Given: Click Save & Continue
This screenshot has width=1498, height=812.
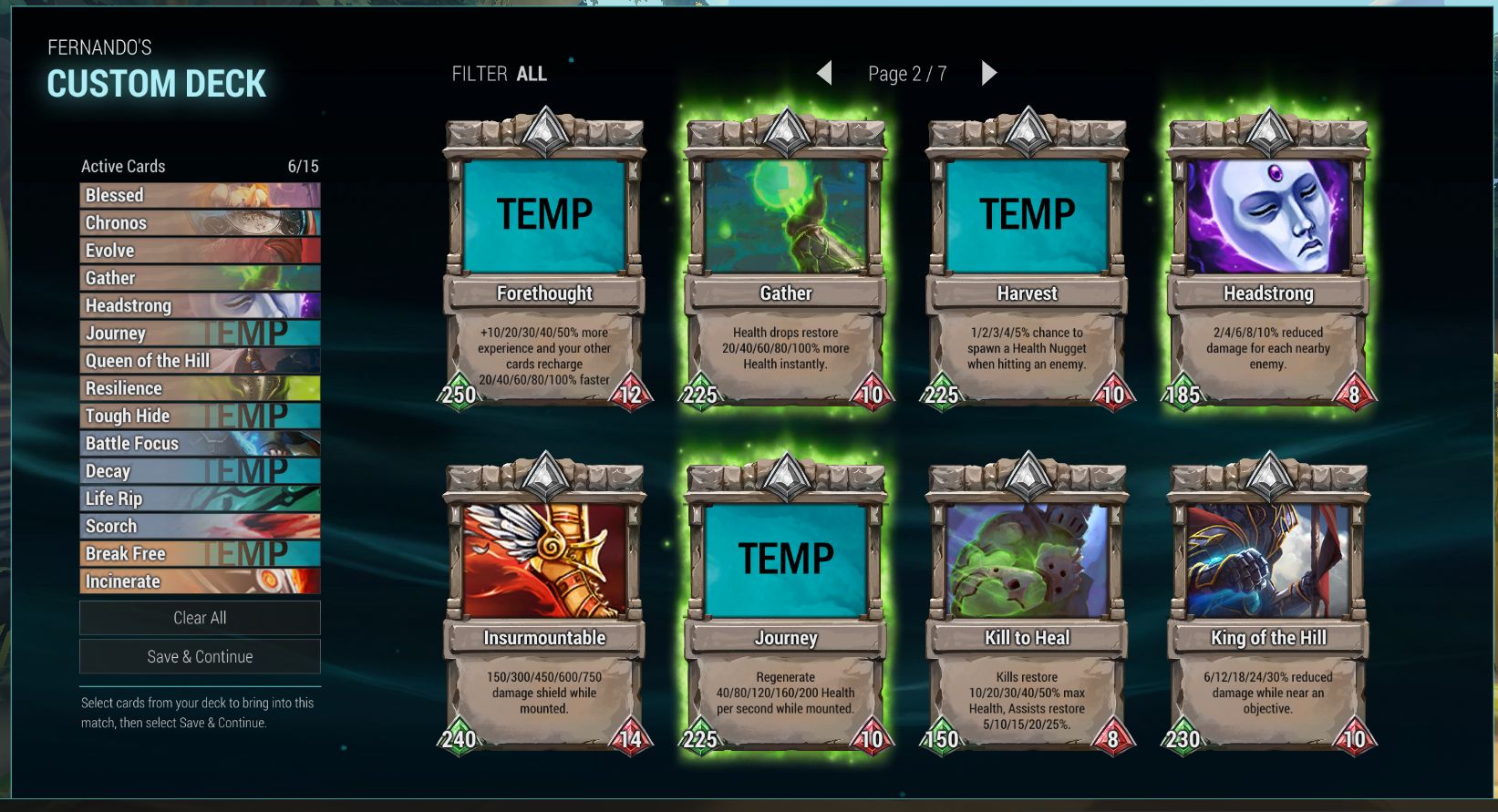Looking at the screenshot, I should [200, 656].
